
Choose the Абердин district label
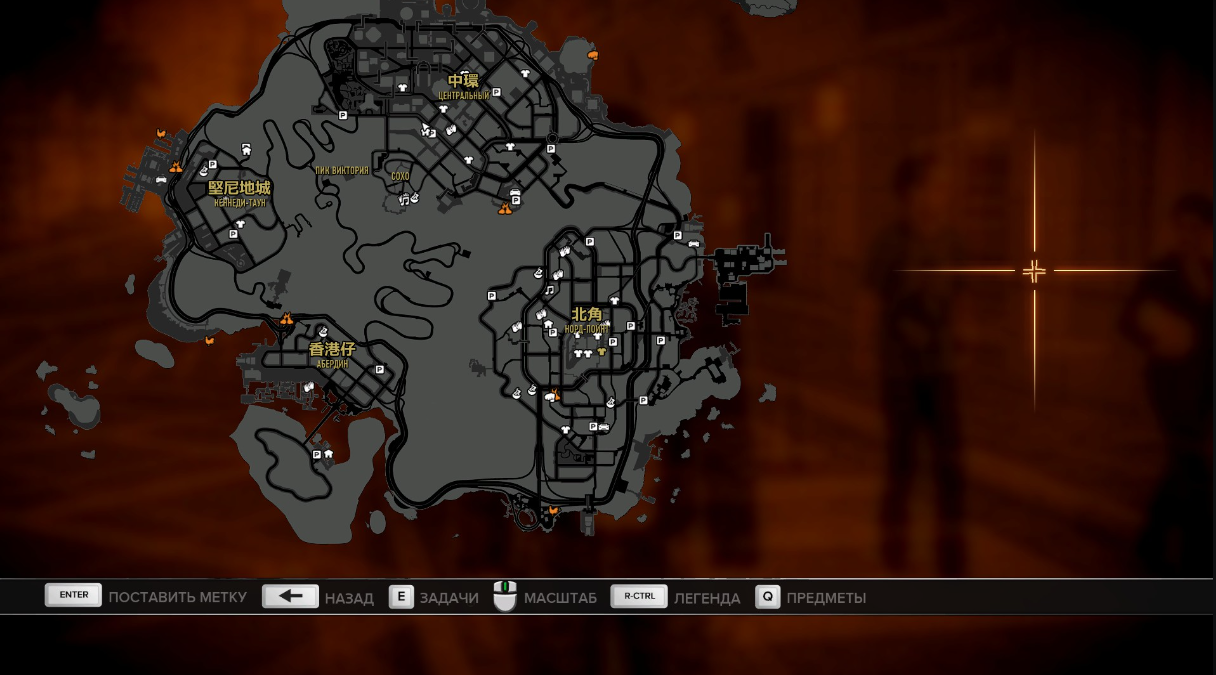pyautogui.click(x=332, y=364)
